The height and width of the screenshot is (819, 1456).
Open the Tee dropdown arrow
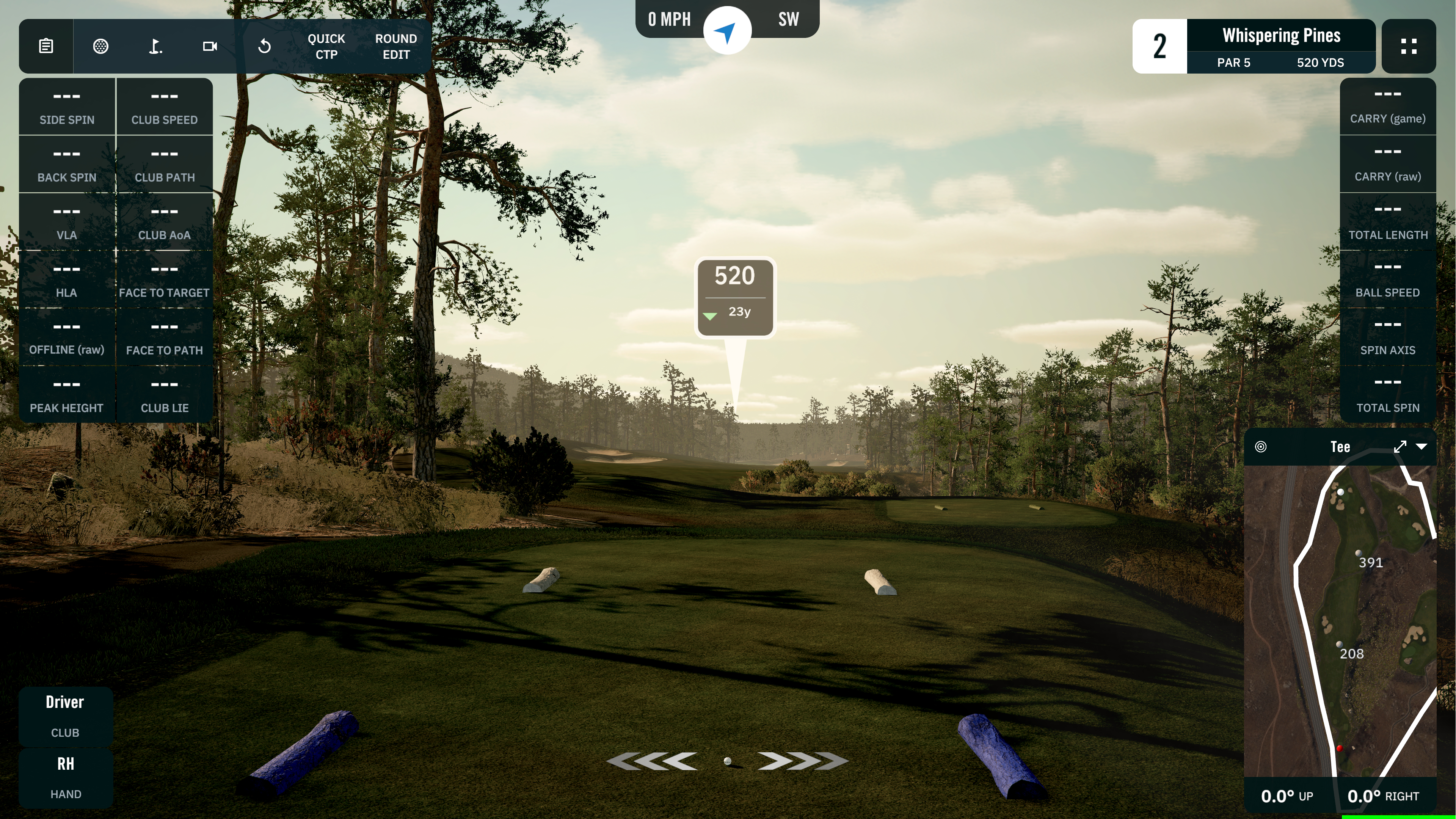(1421, 447)
